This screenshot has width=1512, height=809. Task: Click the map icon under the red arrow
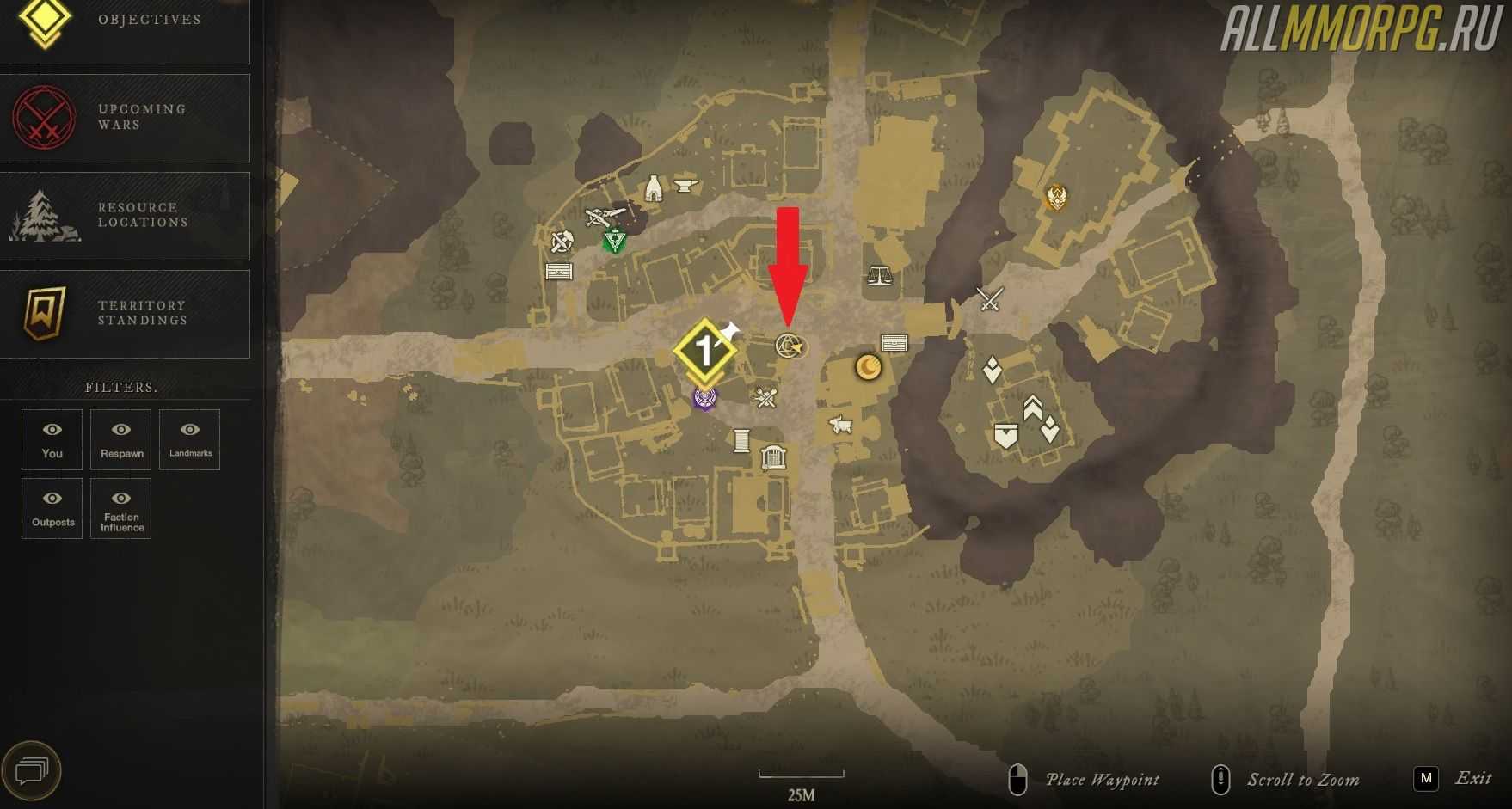[790, 346]
